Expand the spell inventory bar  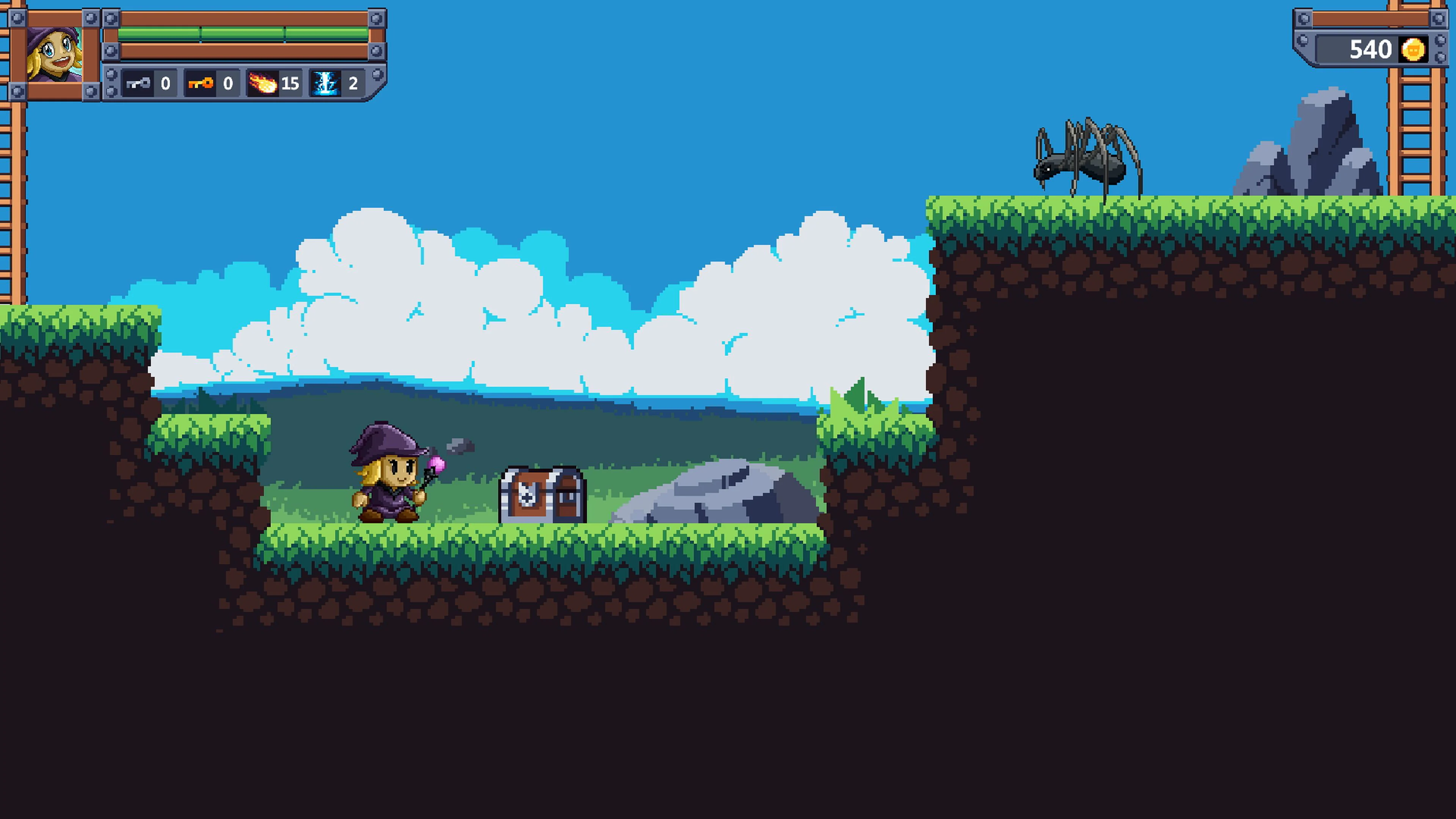click(237, 84)
